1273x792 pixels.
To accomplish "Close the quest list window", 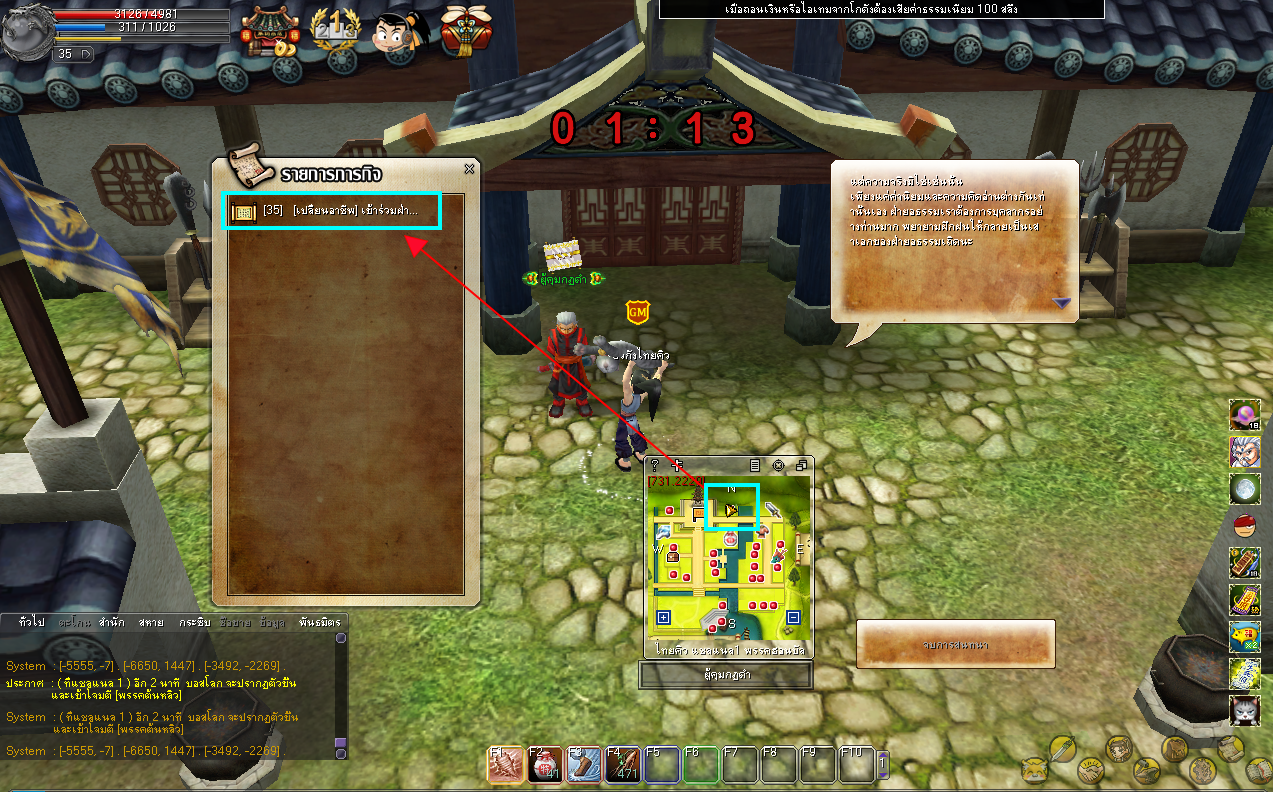I will [469, 169].
